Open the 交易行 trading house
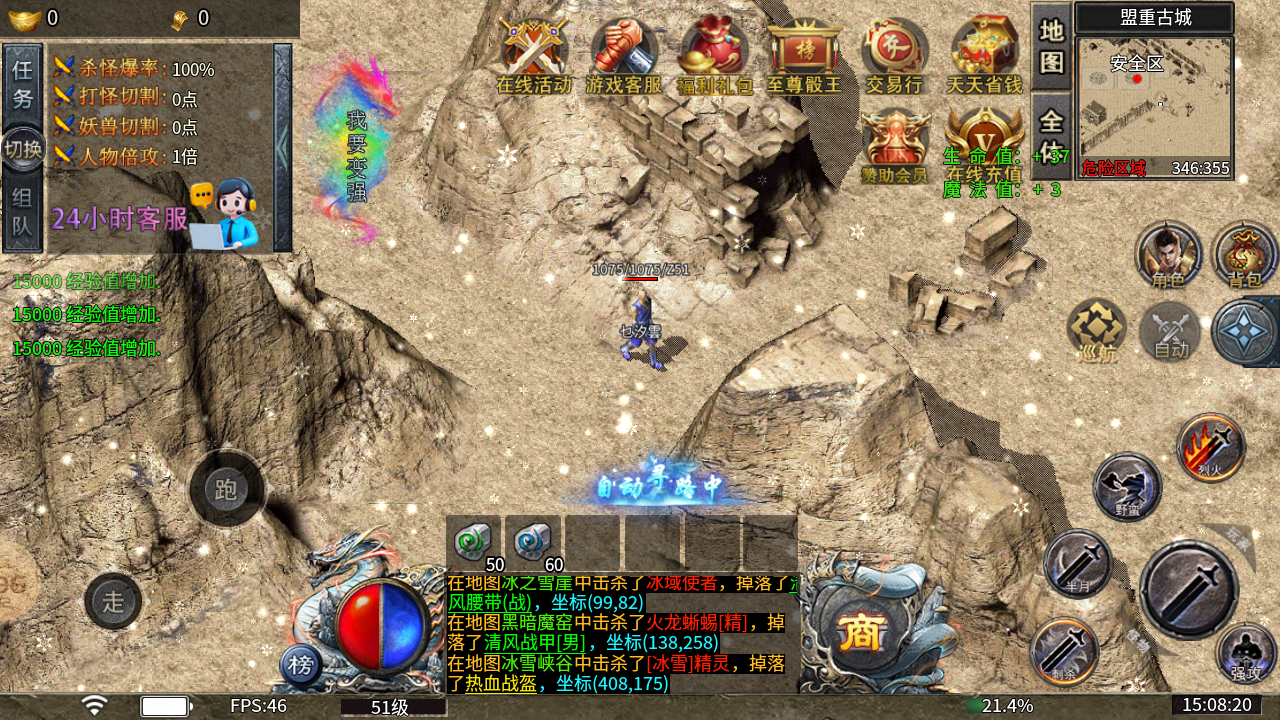This screenshot has height=720, width=1280. (894, 56)
